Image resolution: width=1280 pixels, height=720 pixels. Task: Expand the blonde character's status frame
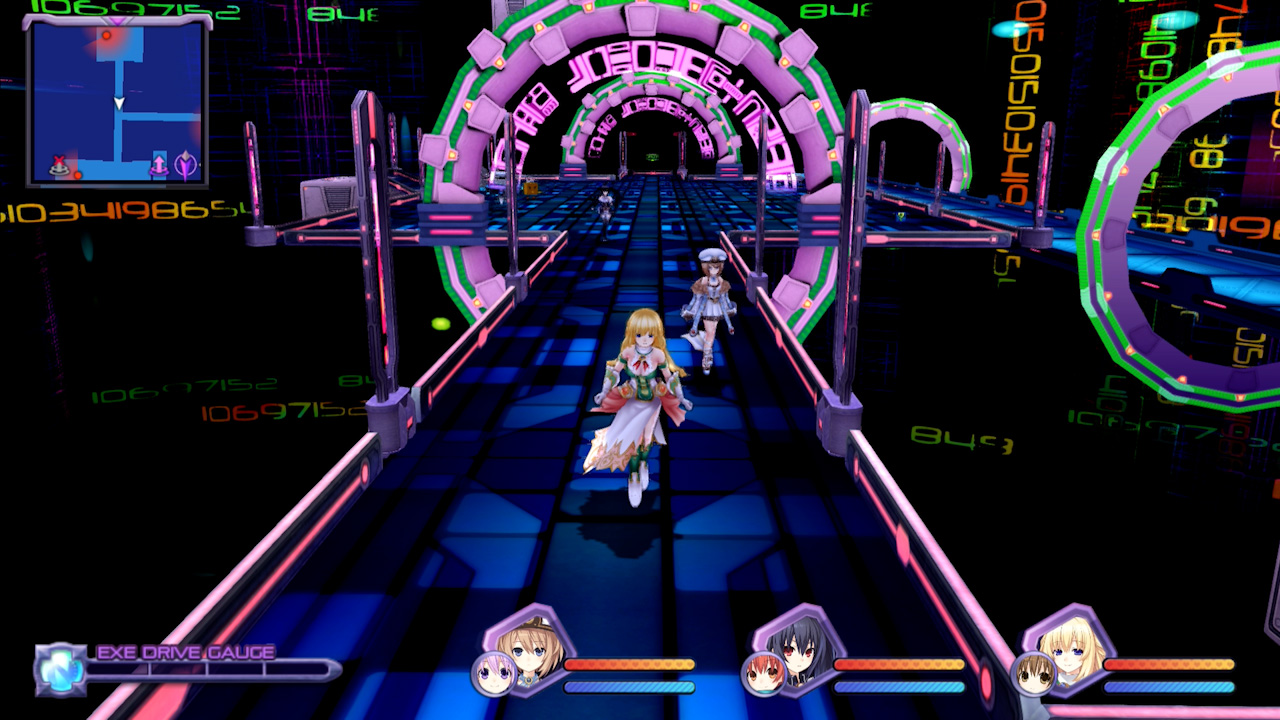click(x=1068, y=655)
